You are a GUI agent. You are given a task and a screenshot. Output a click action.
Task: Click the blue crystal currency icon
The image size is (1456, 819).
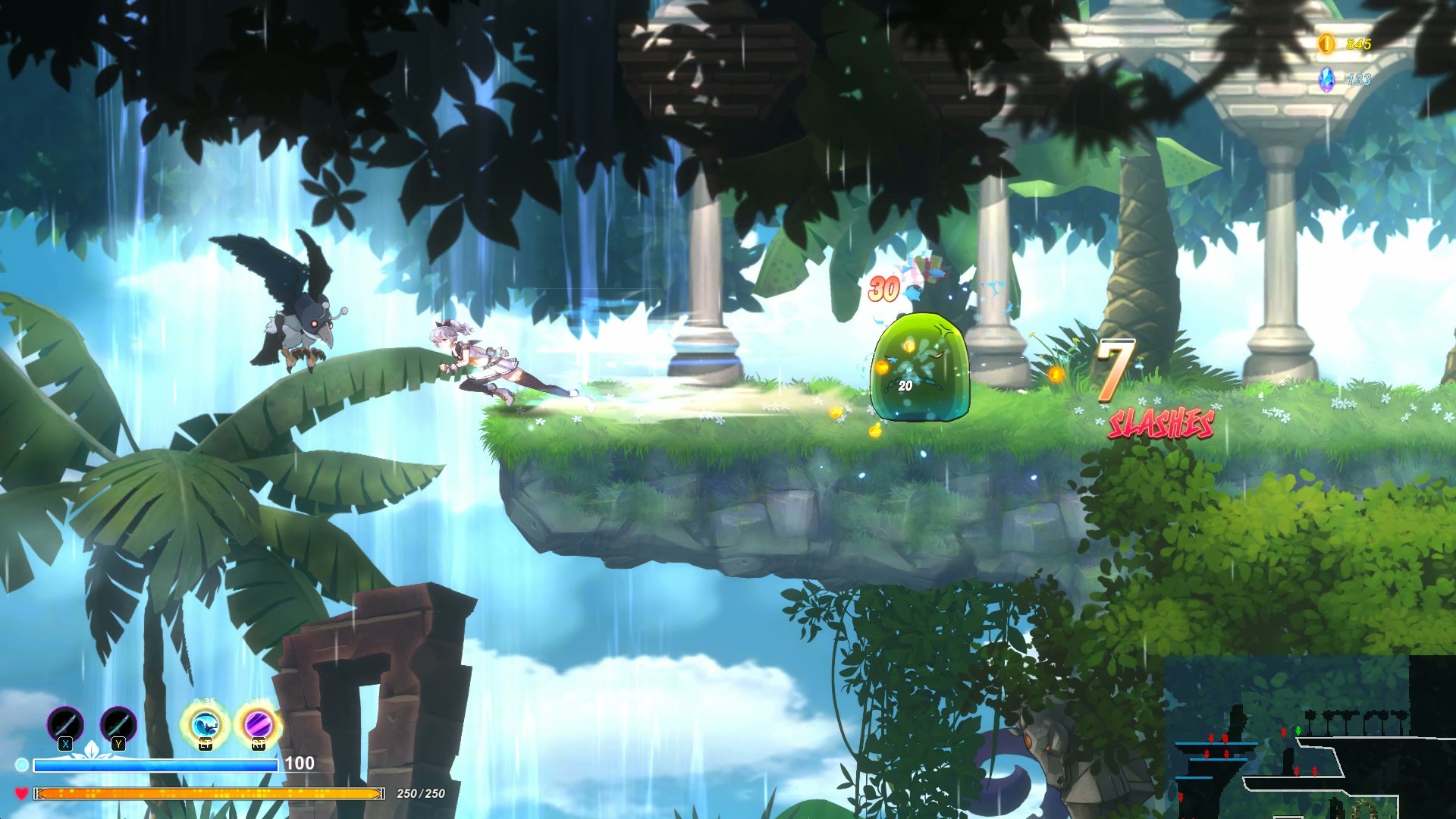point(1326,79)
